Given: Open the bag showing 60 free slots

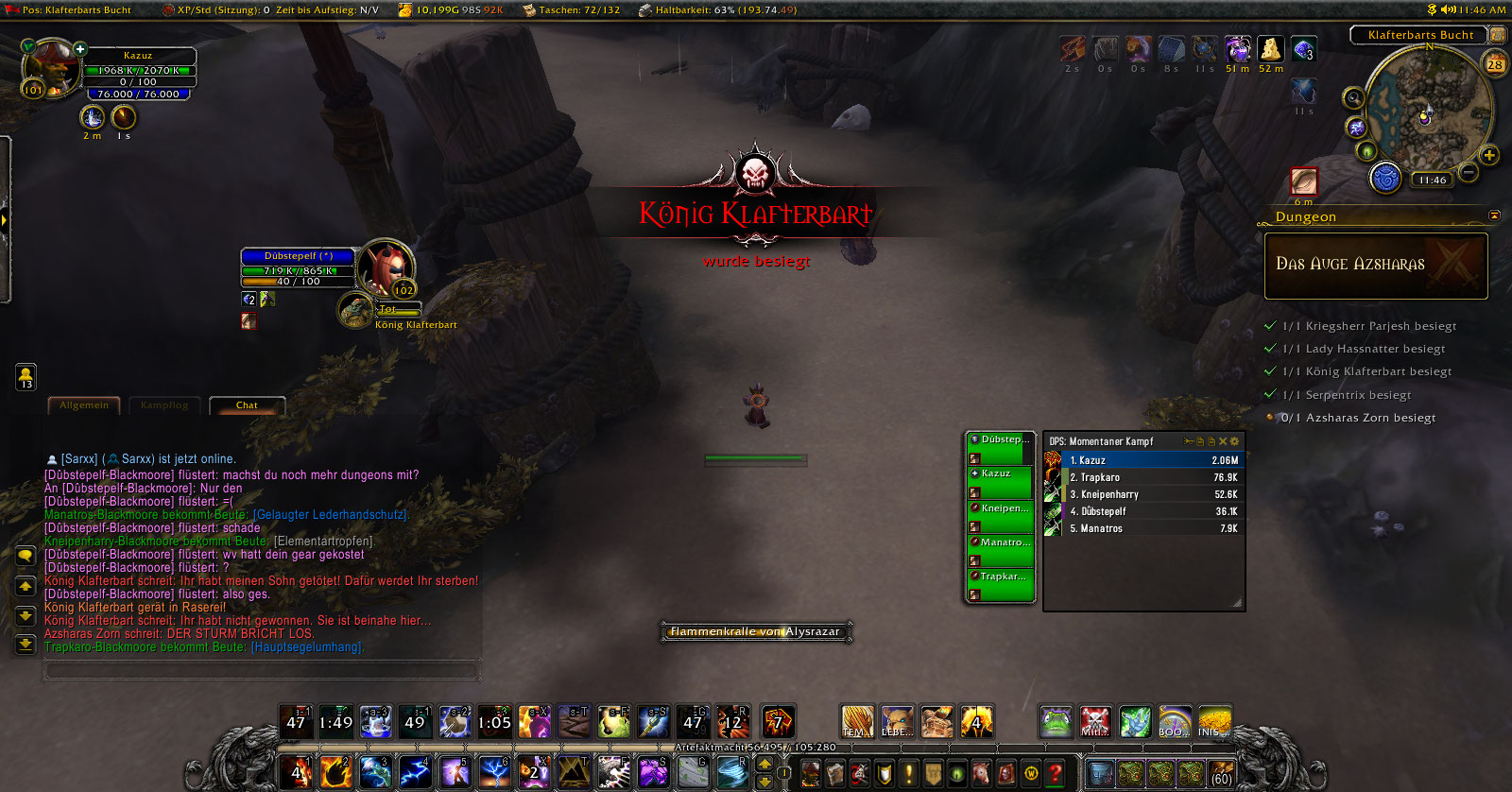Looking at the screenshot, I should (1221, 773).
